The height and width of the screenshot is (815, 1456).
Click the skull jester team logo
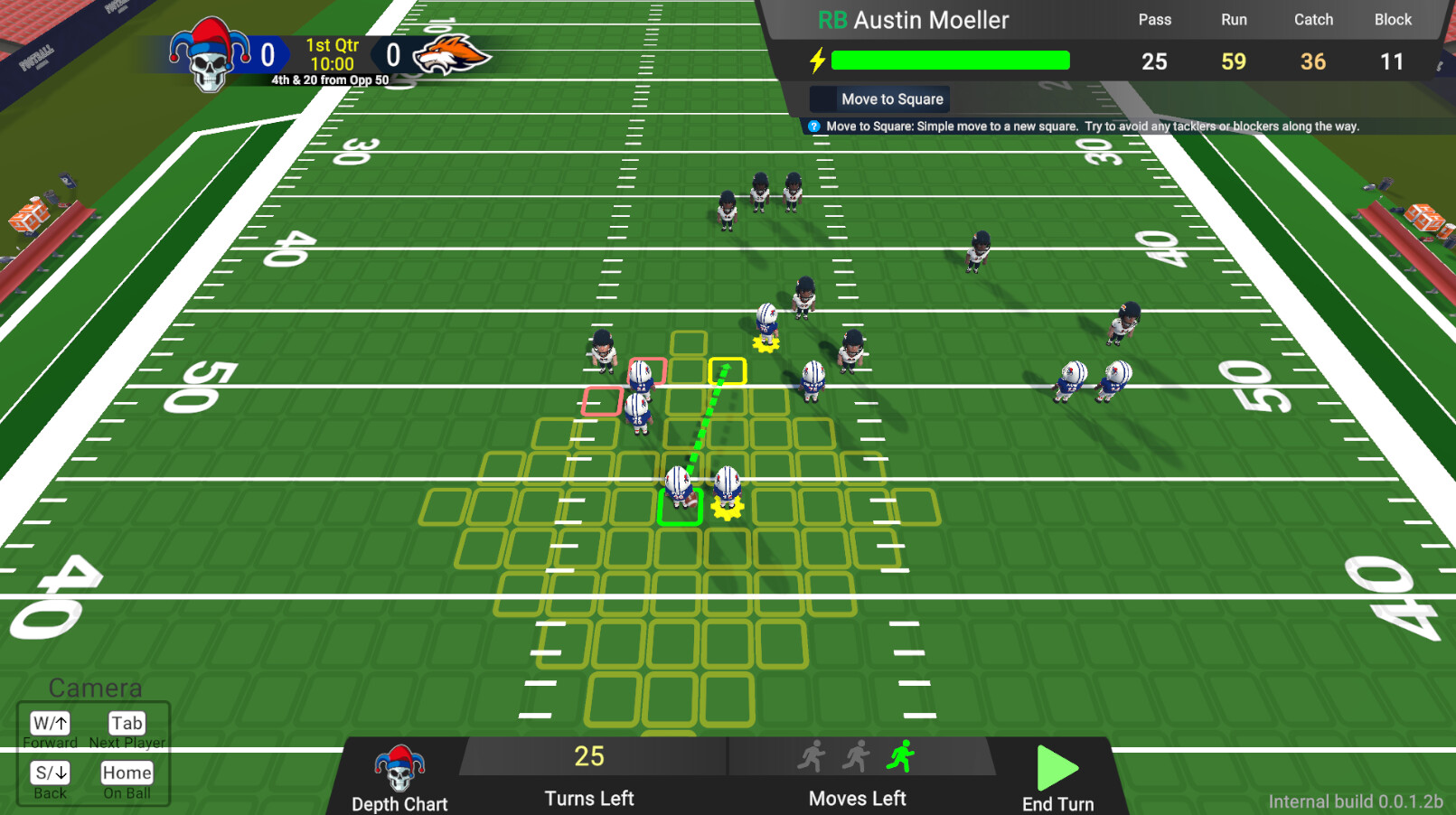[x=209, y=54]
